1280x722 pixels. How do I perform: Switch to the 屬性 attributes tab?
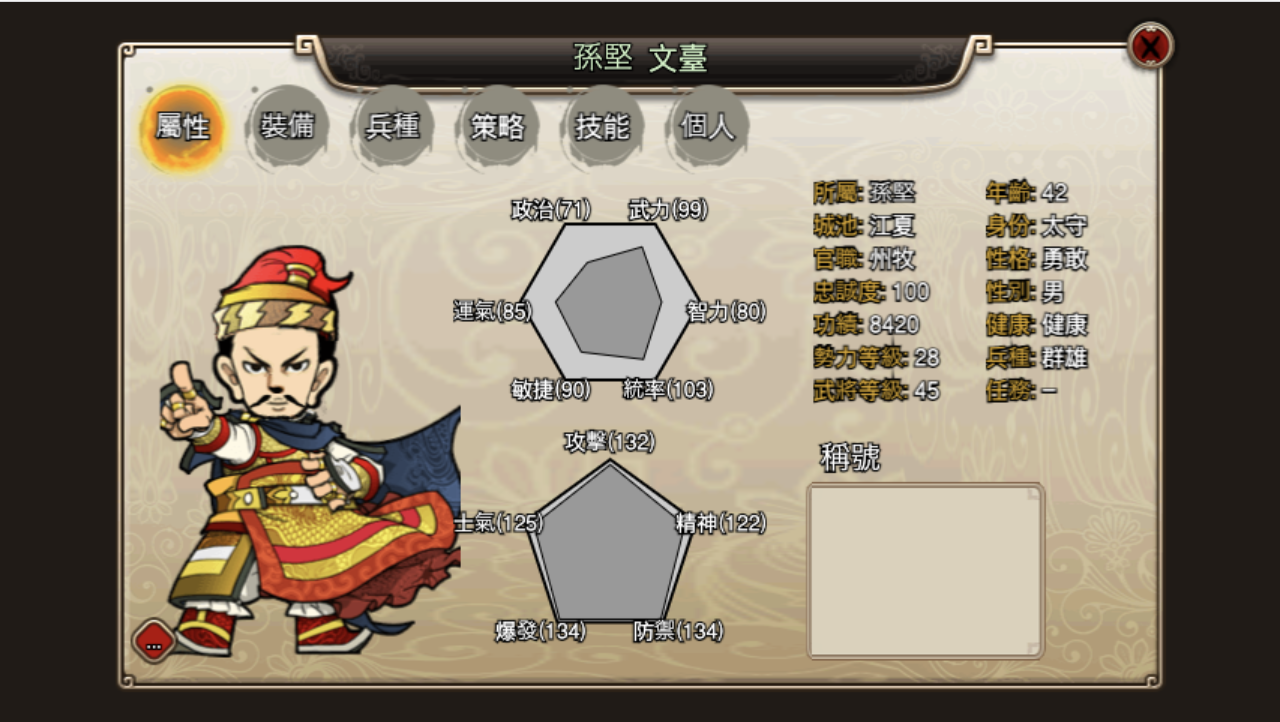point(182,127)
